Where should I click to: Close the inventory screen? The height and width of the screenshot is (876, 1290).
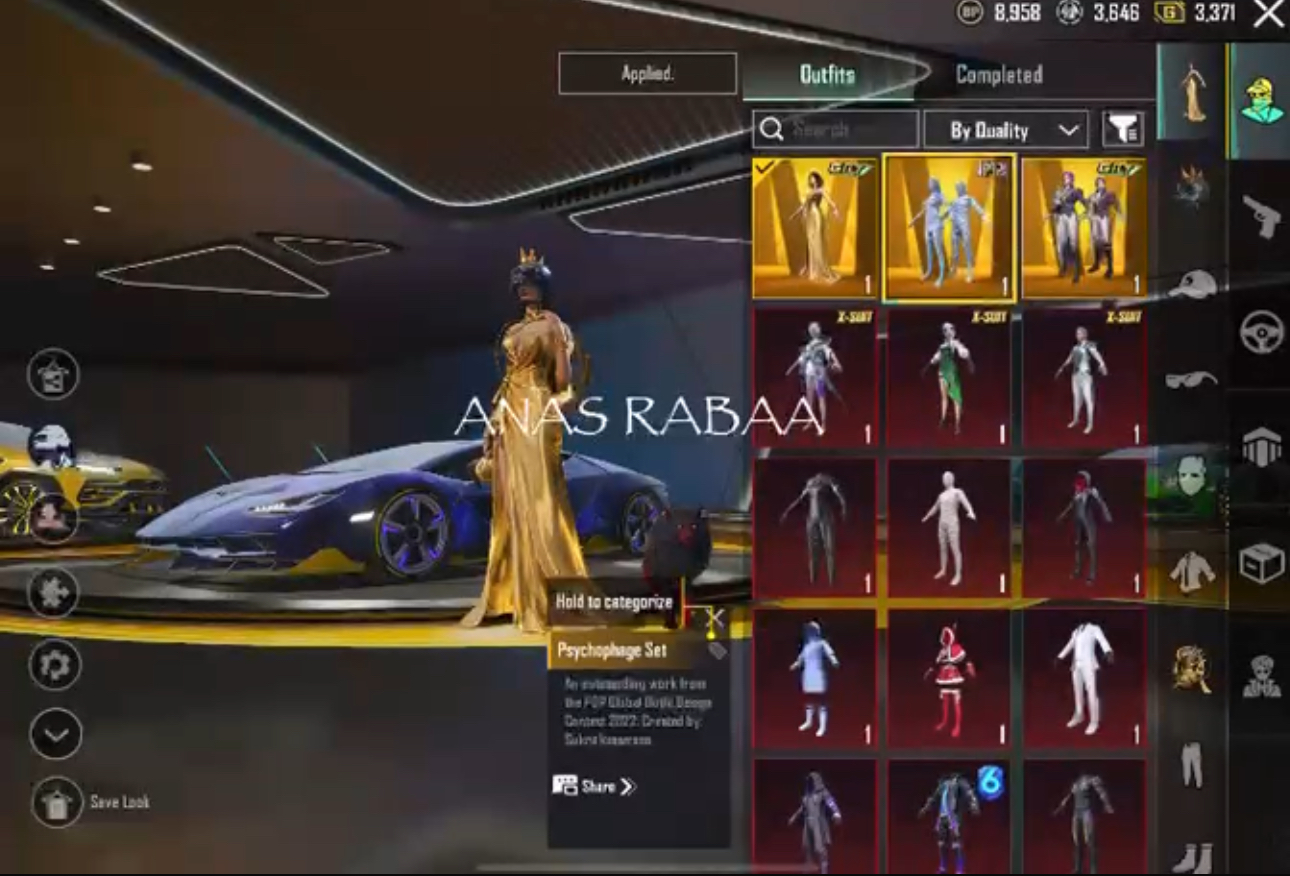[x=1268, y=14]
